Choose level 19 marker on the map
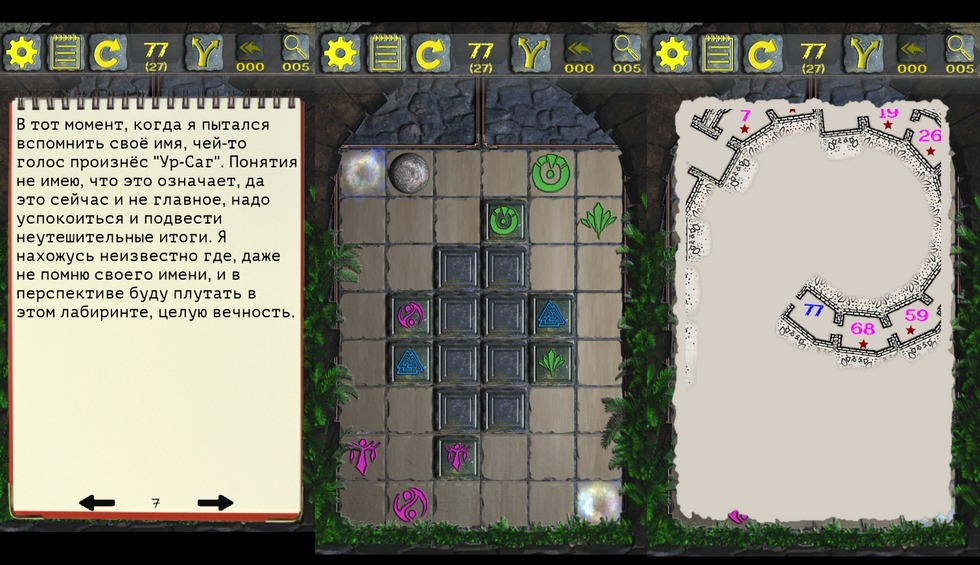Screen dimensions: 980x565 coord(887,114)
